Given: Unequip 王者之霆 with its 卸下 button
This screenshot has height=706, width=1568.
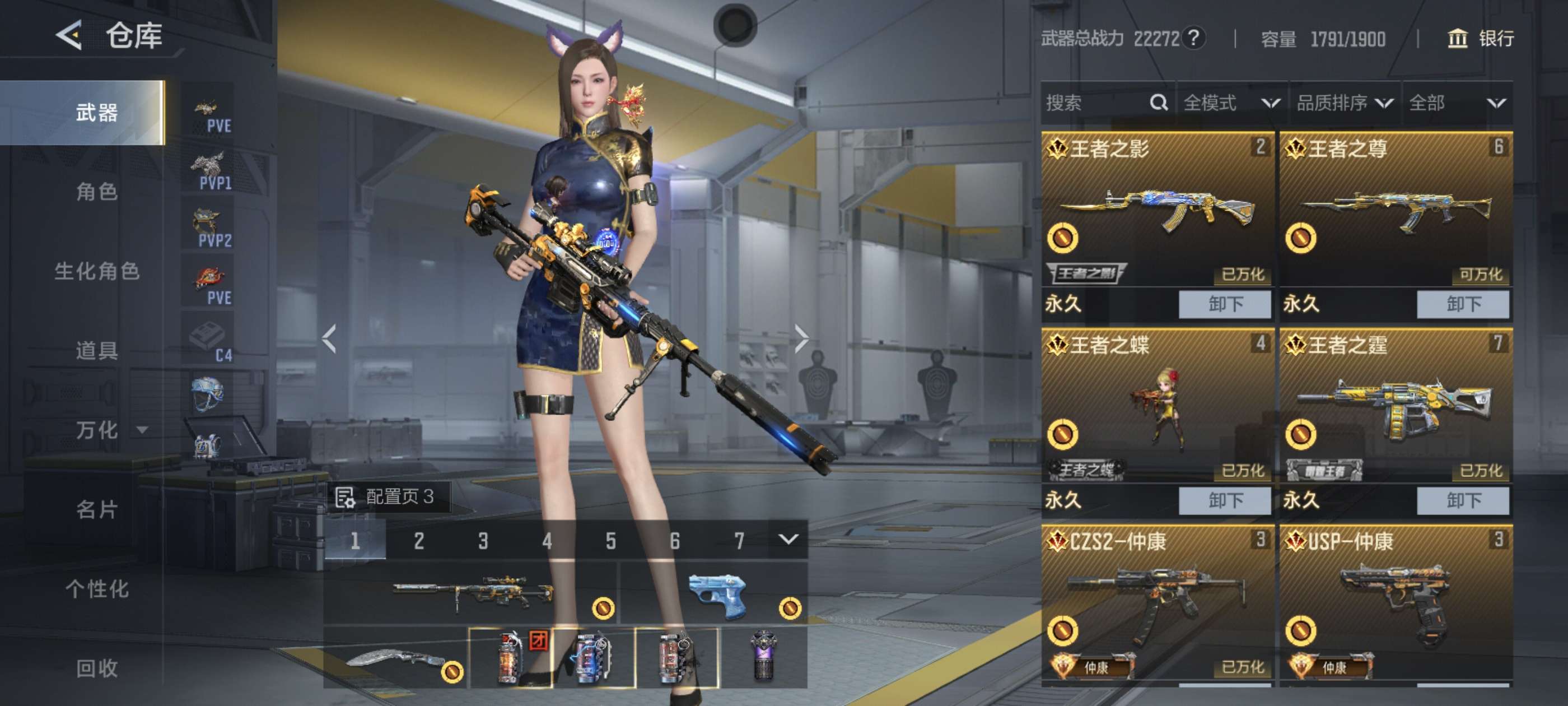Looking at the screenshot, I should click(x=1462, y=501).
